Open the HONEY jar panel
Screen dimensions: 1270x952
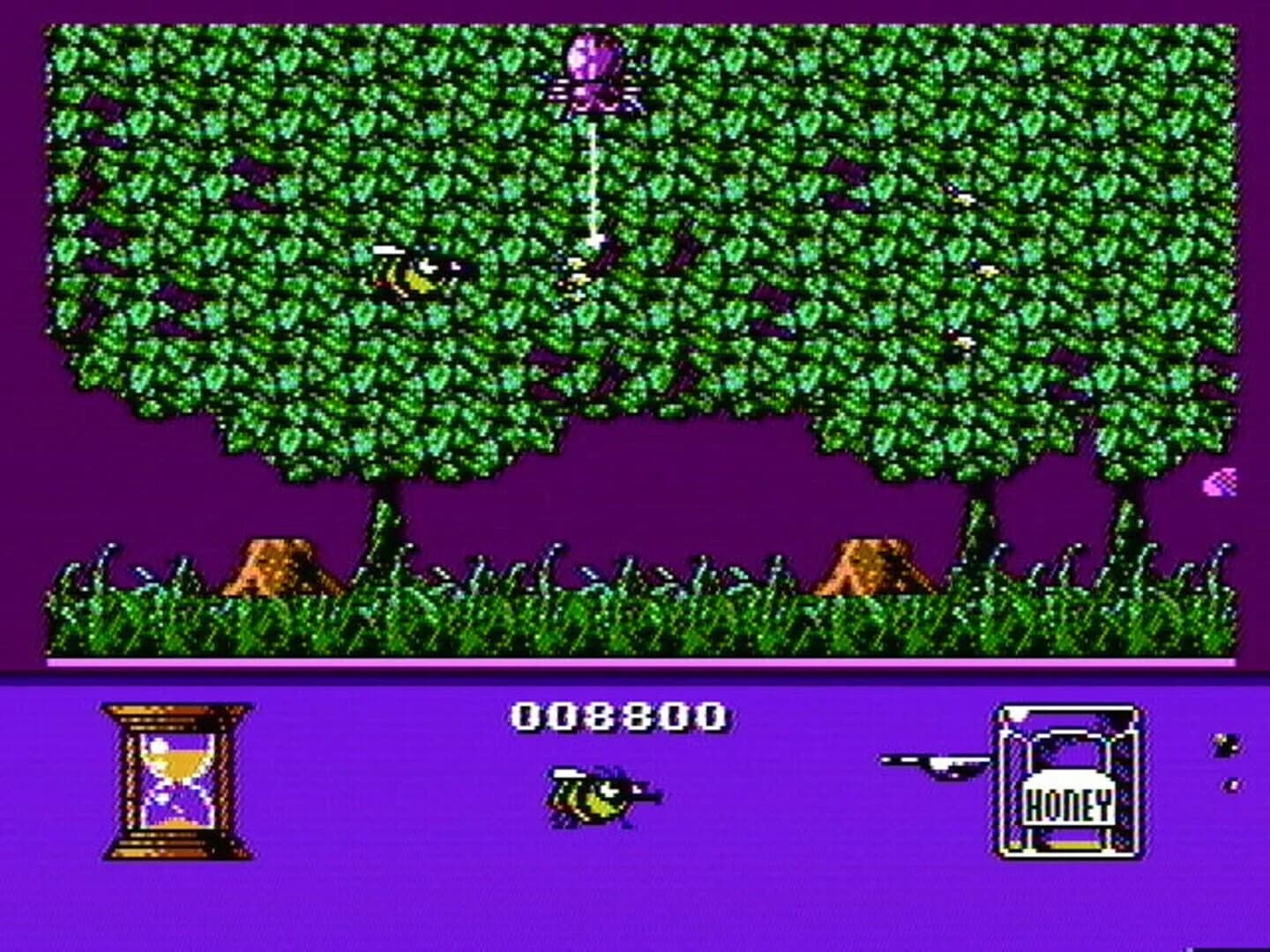(x=1067, y=780)
